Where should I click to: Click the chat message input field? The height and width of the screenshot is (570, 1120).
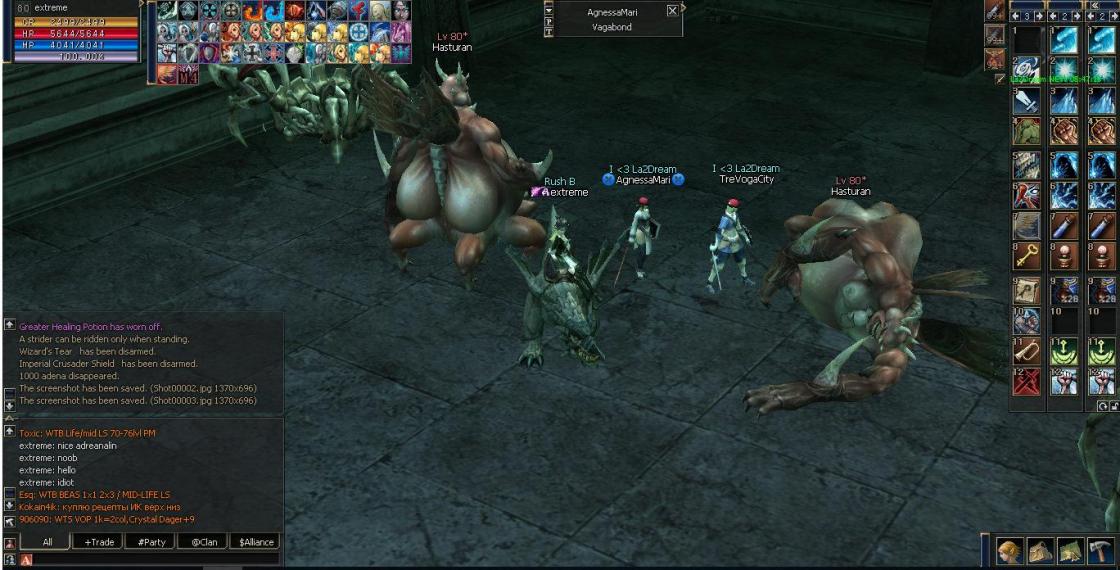pyautogui.click(x=150, y=560)
